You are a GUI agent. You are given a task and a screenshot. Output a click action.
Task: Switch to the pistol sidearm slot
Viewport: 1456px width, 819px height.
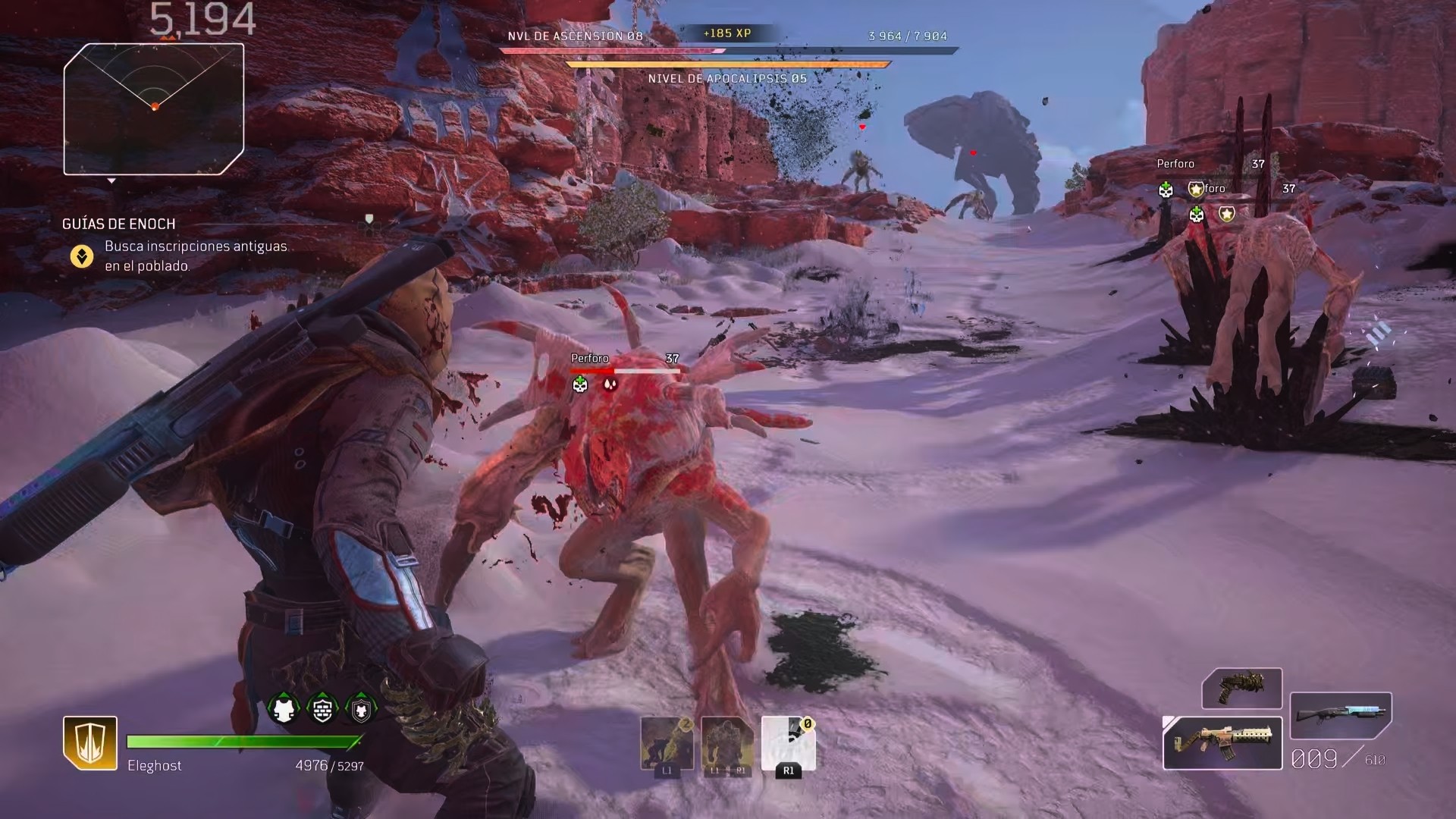coord(1241,688)
